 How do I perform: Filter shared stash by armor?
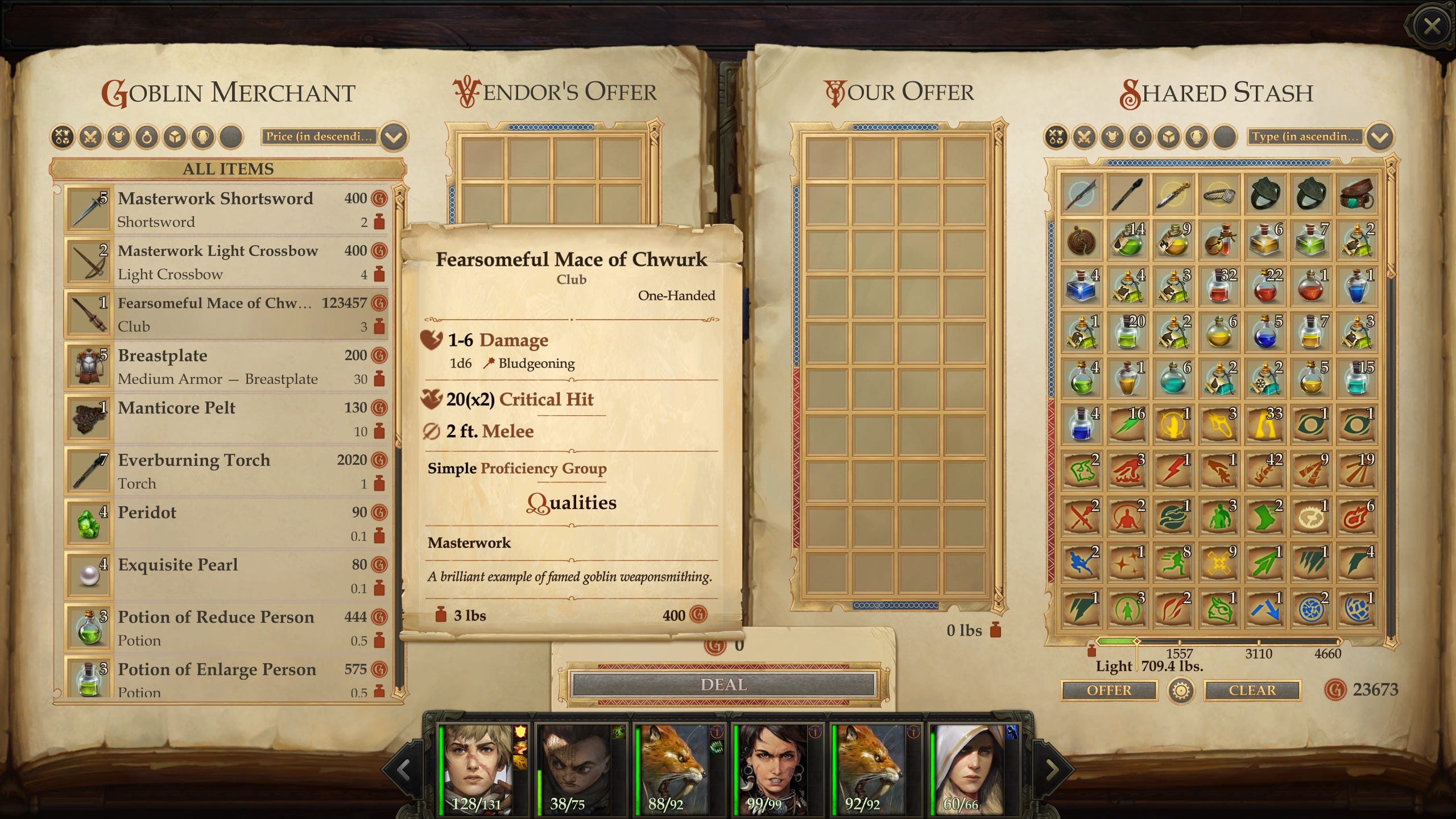coord(1112,137)
